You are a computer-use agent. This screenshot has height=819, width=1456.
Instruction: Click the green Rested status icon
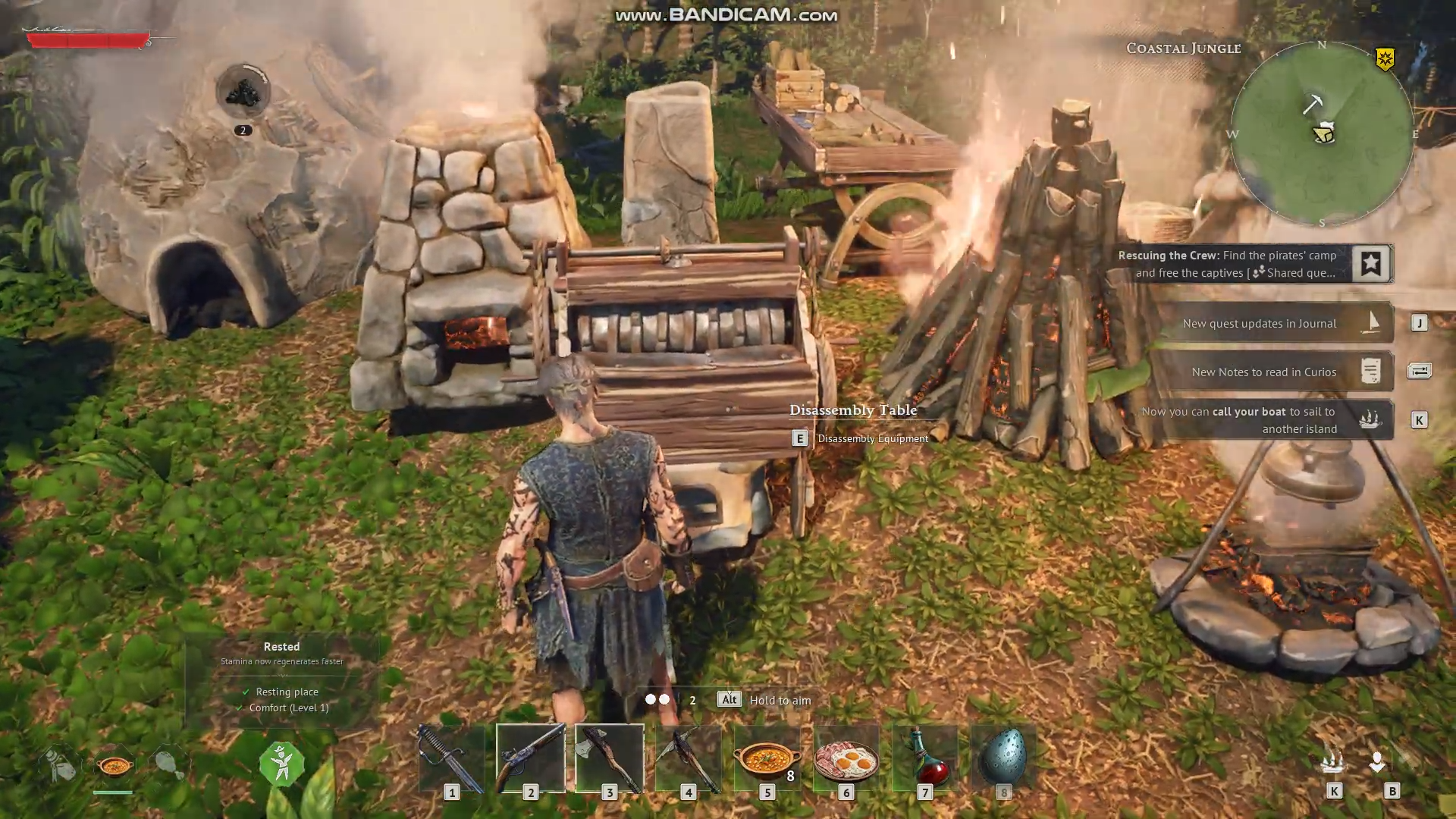point(281,764)
